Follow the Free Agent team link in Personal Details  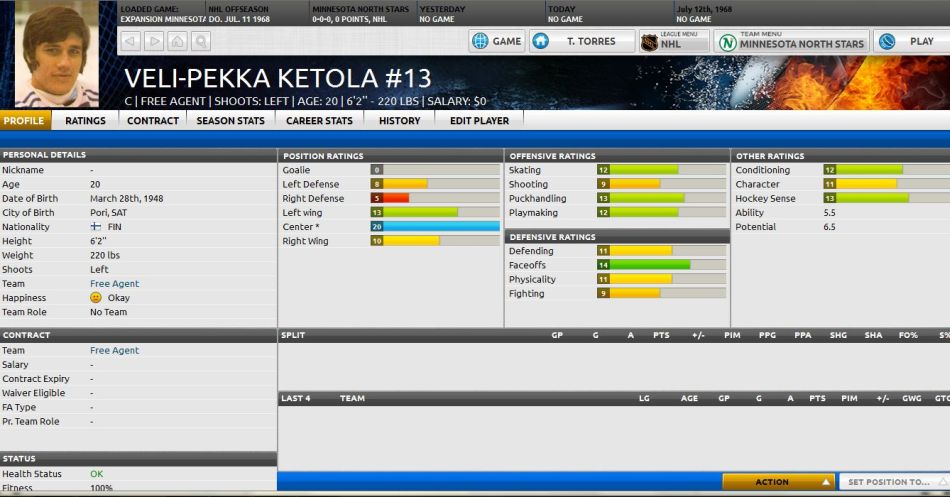114,284
